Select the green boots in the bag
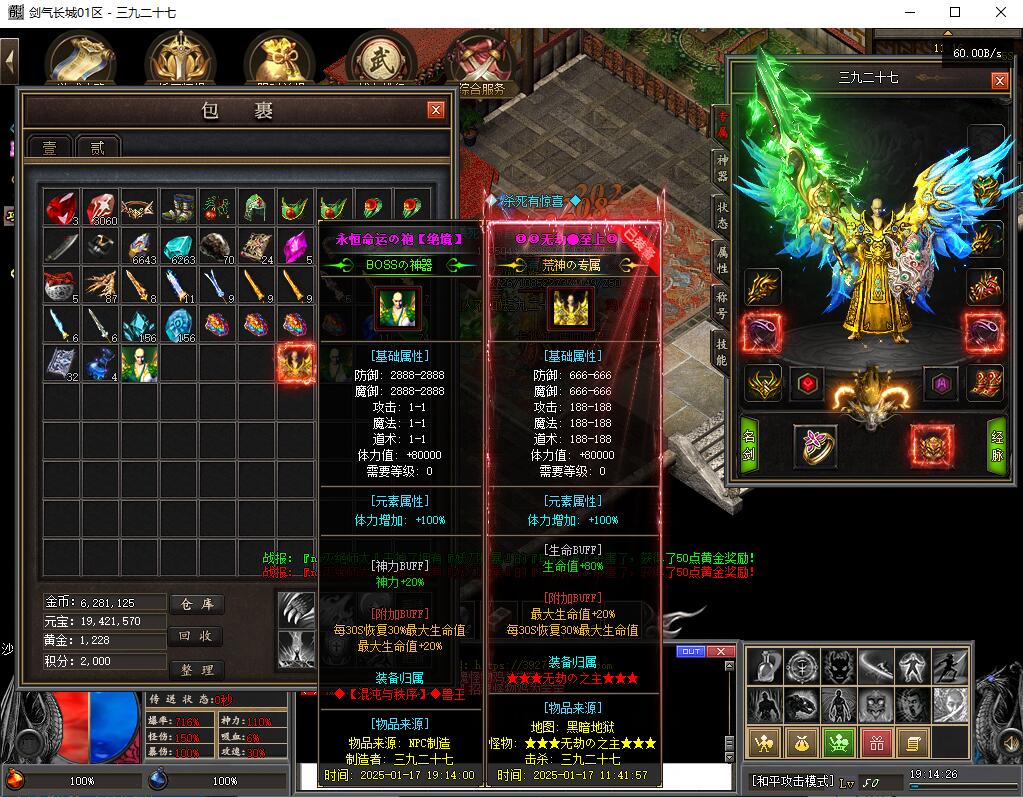Viewport: 1023px width, 797px height. click(x=178, y=208)
